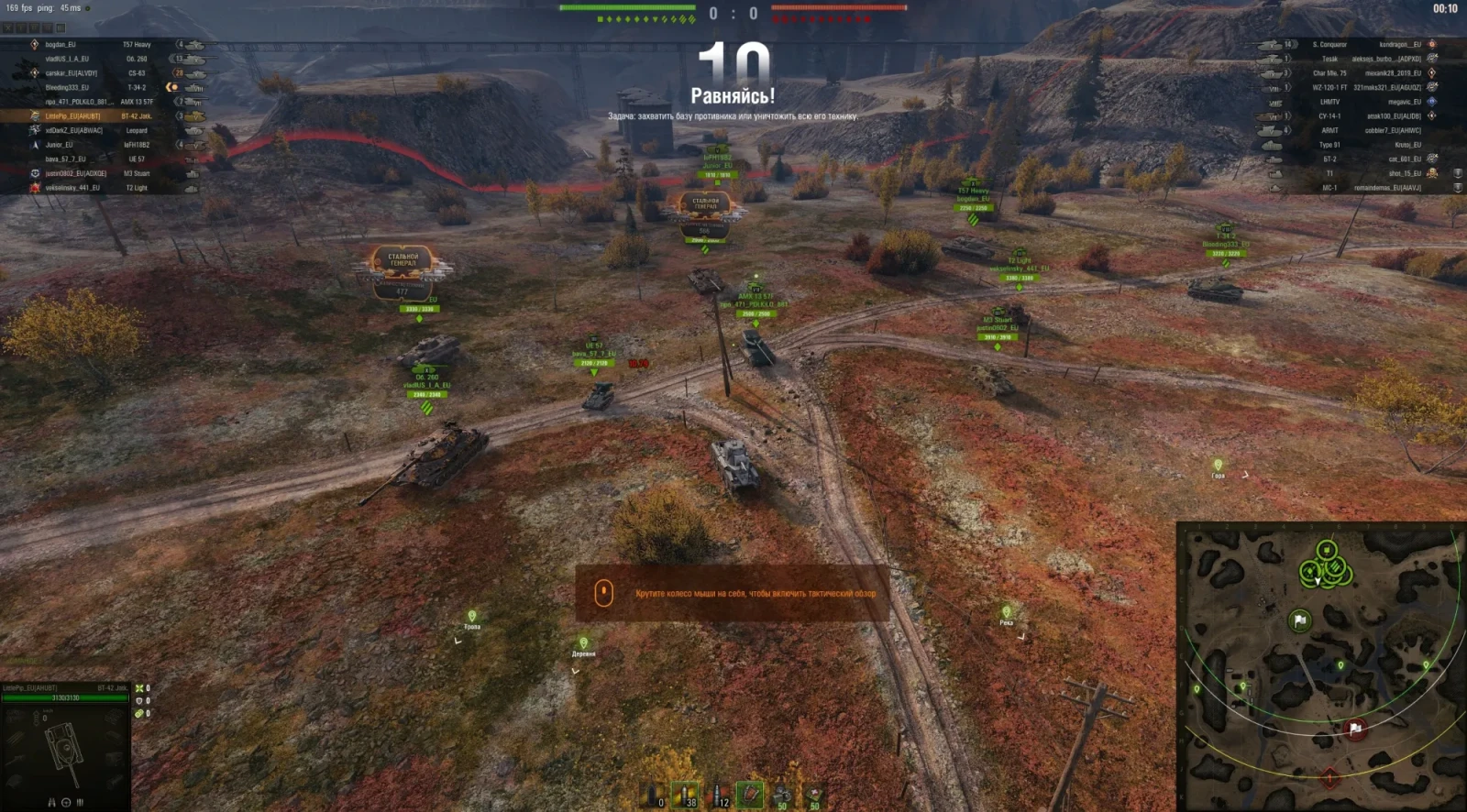Select the shell slot with 12 rounds
Screen dimensions: 1467x812
click(x=719, y=795)
